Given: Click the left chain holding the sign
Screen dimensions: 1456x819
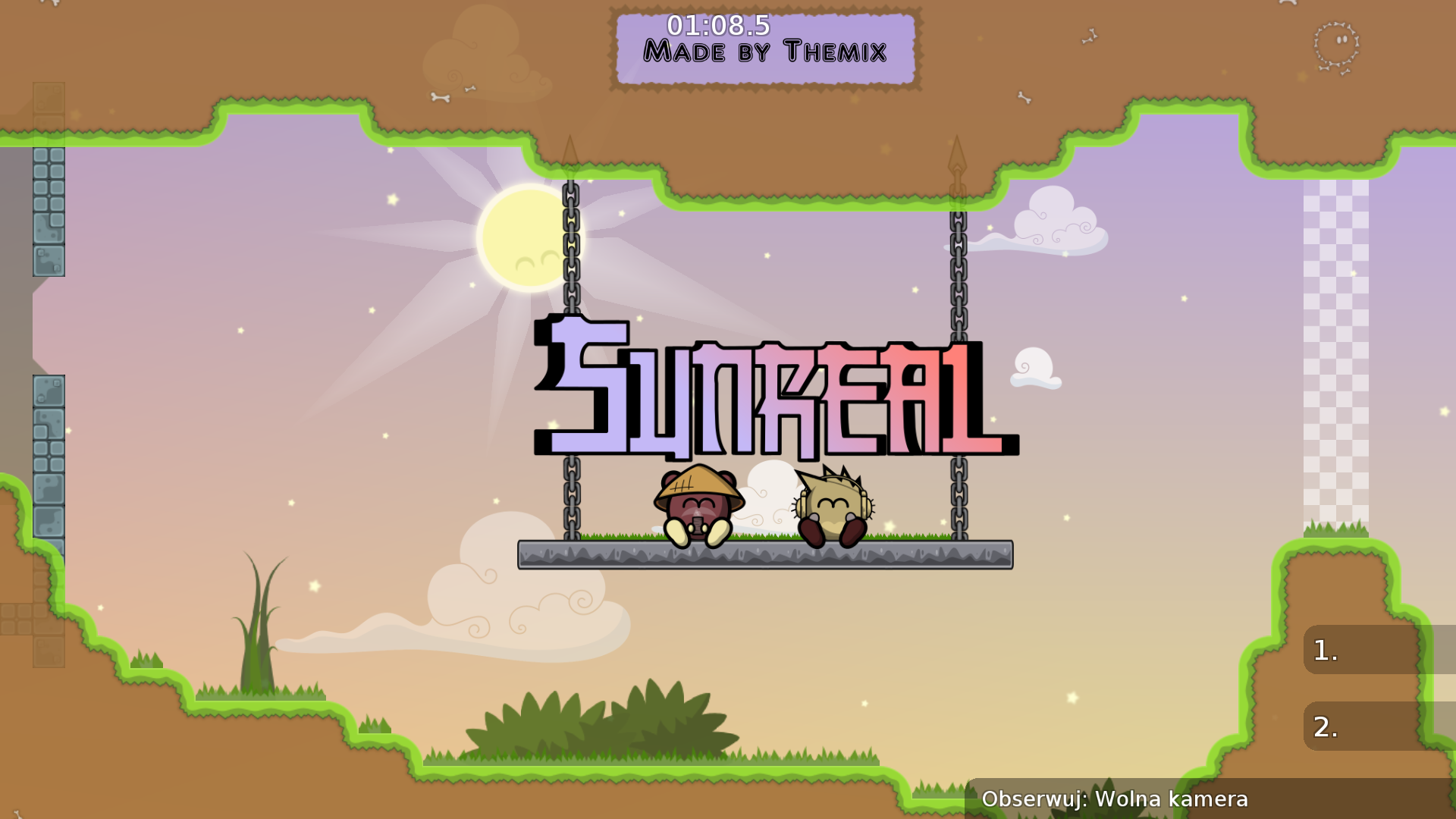Looking at the screenshot, I should (570, 243).
